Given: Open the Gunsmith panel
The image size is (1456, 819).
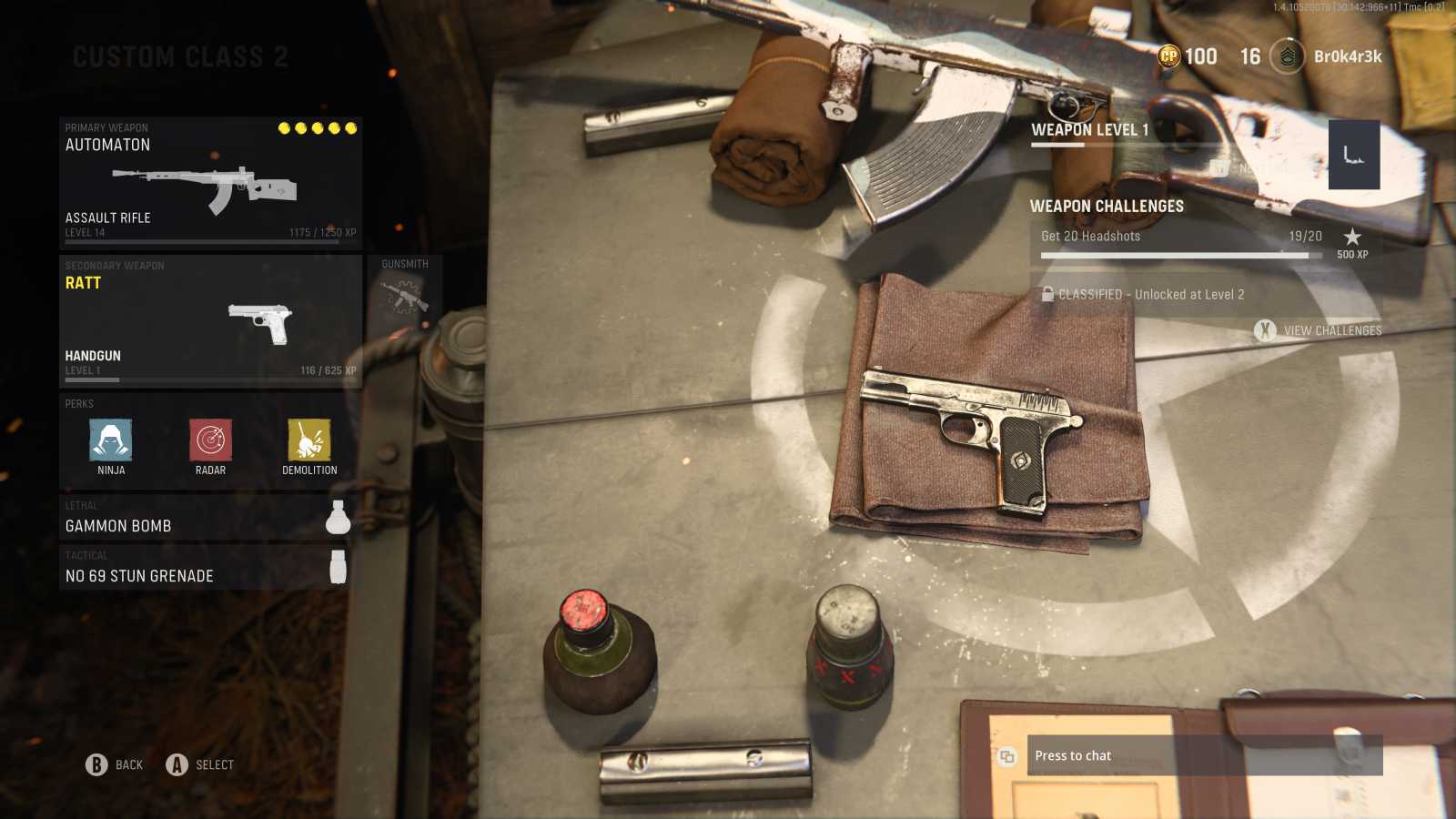Looking at the screenshot, I should click(405, 291).
